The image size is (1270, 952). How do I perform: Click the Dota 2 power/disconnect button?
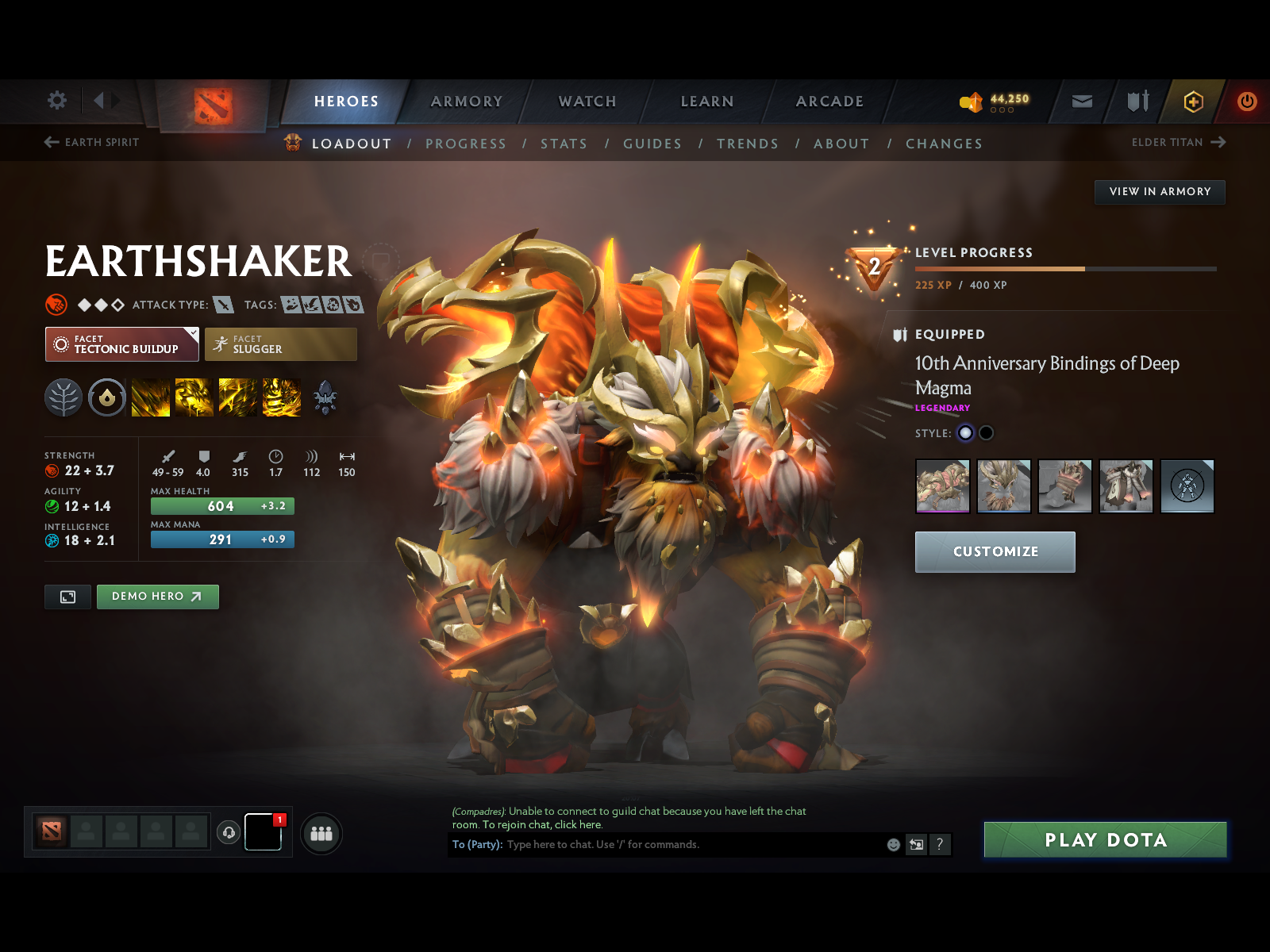[1245, 101]
